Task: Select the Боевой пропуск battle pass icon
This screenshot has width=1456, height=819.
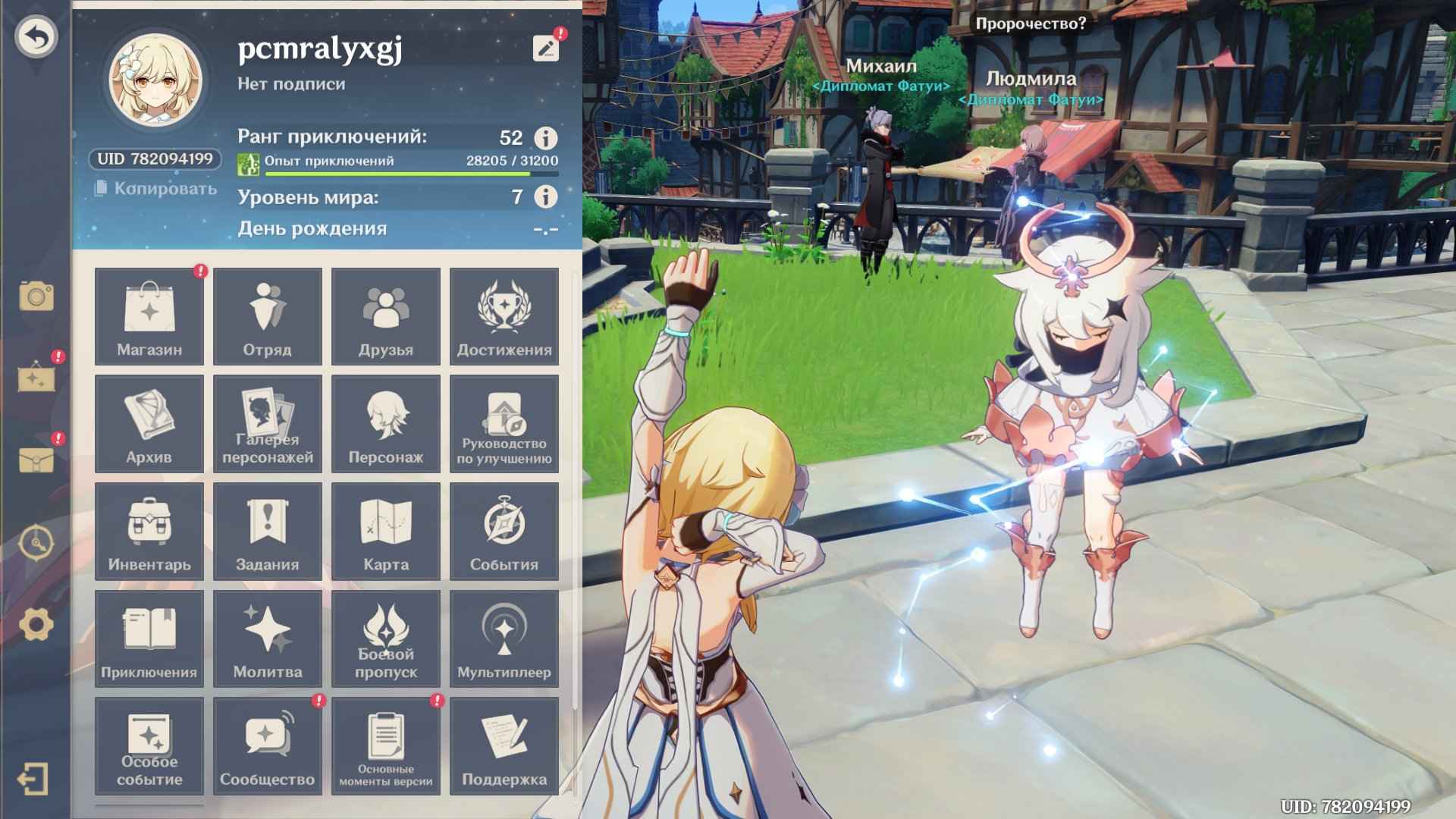Action: [385, 639]
